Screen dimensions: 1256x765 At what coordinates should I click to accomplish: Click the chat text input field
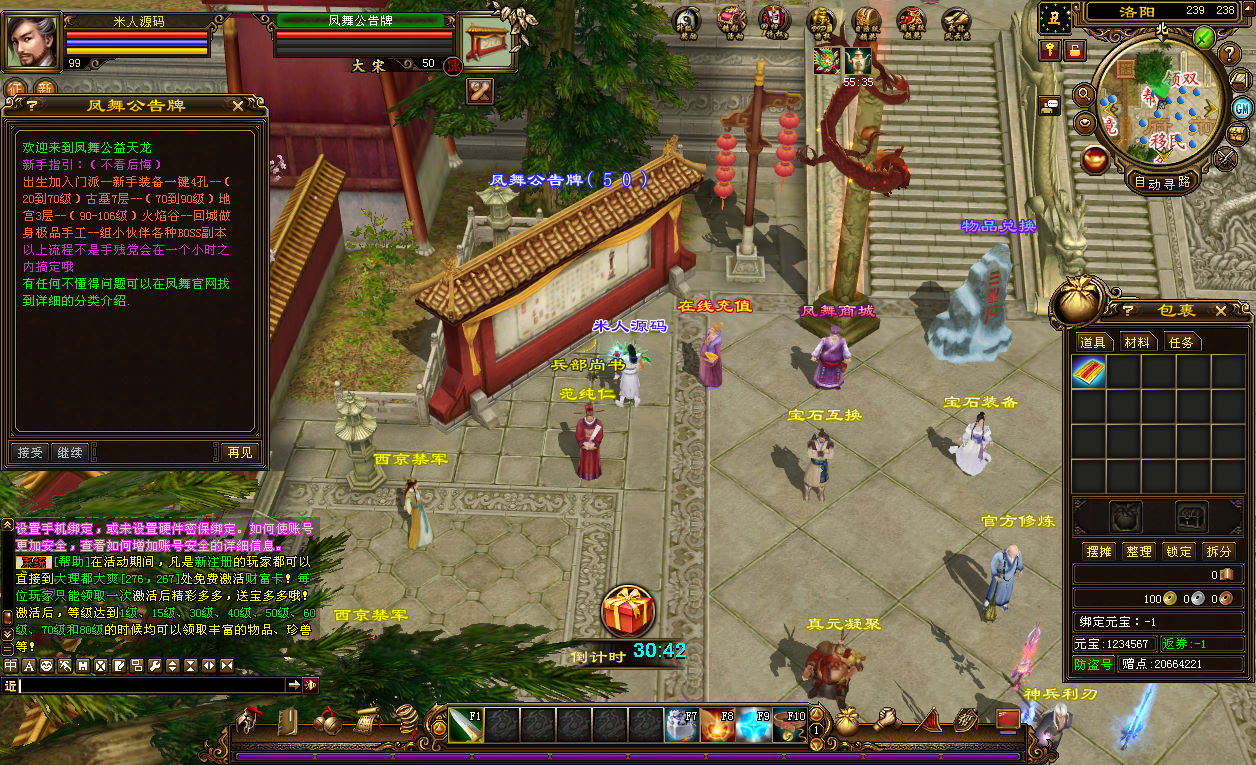click(152, 685)
